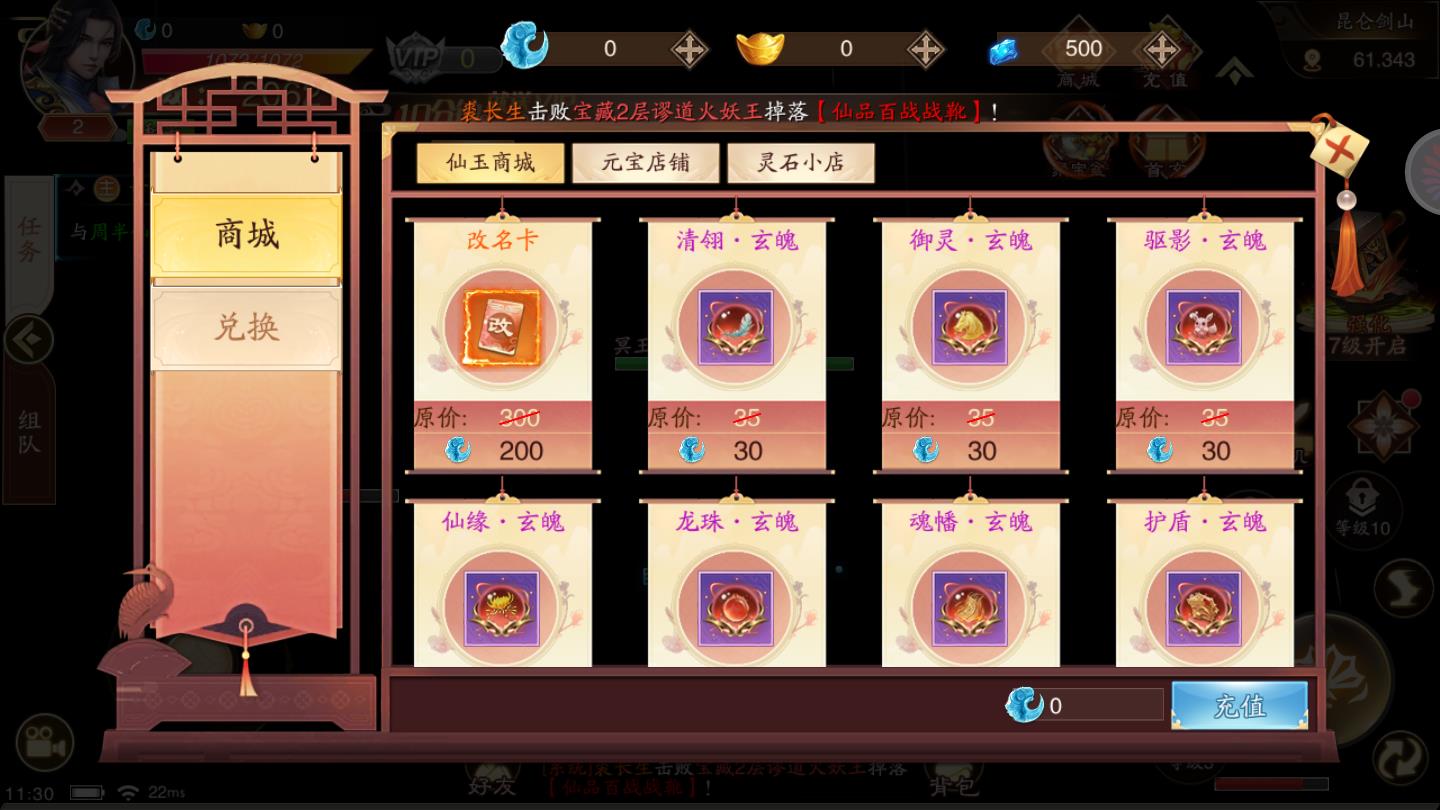Click the plus icon beside the gold ingot currency
Image resolution: width=1440 pixels, height=810 pixels.
pos(925,48)
